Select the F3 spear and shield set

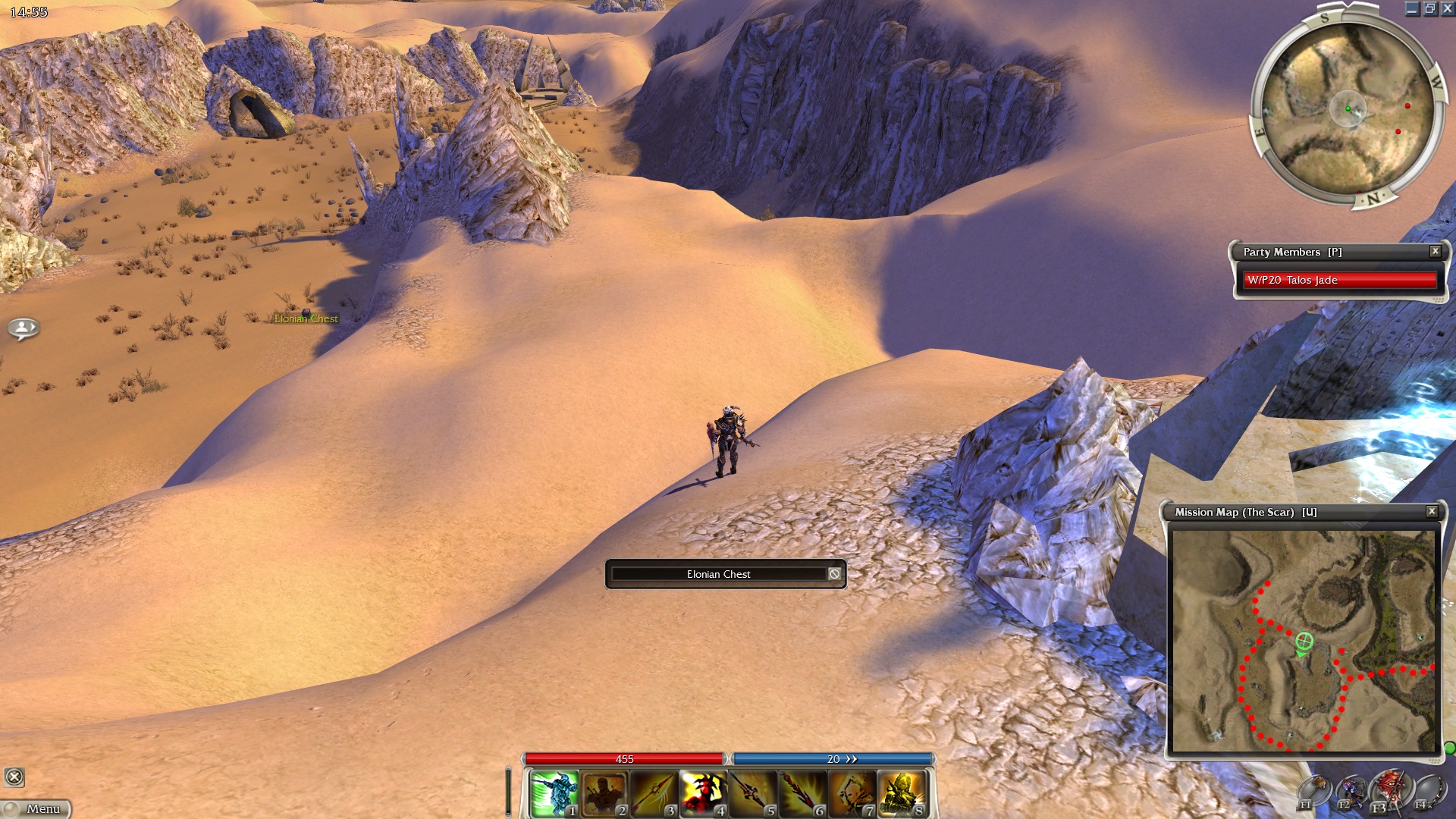click(1389, 790)
